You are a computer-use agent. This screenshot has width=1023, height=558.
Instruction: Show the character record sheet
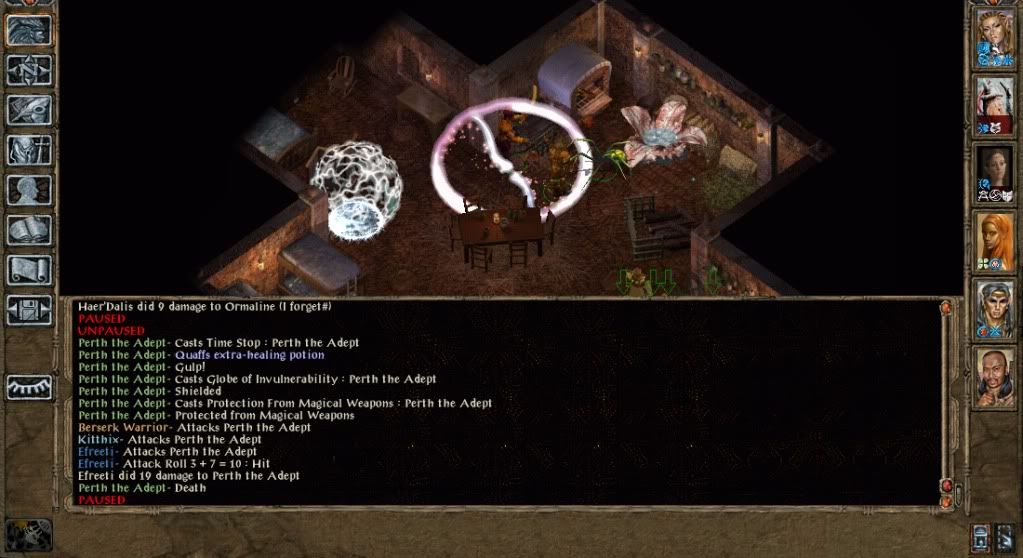point(30,190)
